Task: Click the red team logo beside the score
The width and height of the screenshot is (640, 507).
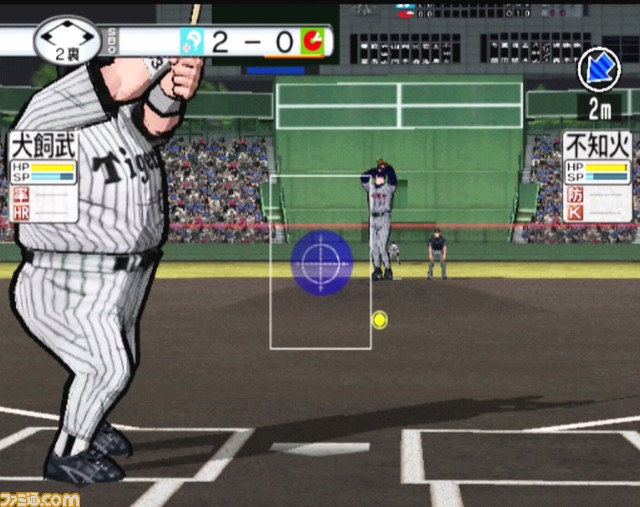Action: [x=313, y=41]
